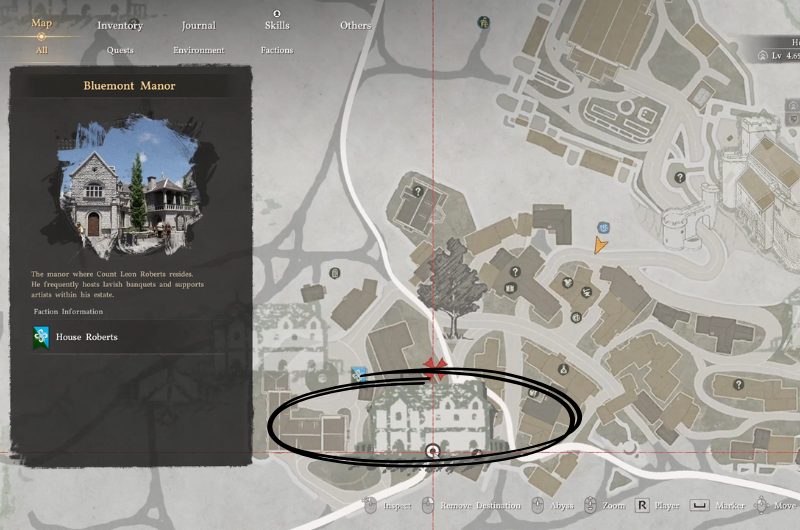Select the circular destination marker on the manor
Image resolution: width=800 pixels, height=530 pixels.
(x=432, y=452)
